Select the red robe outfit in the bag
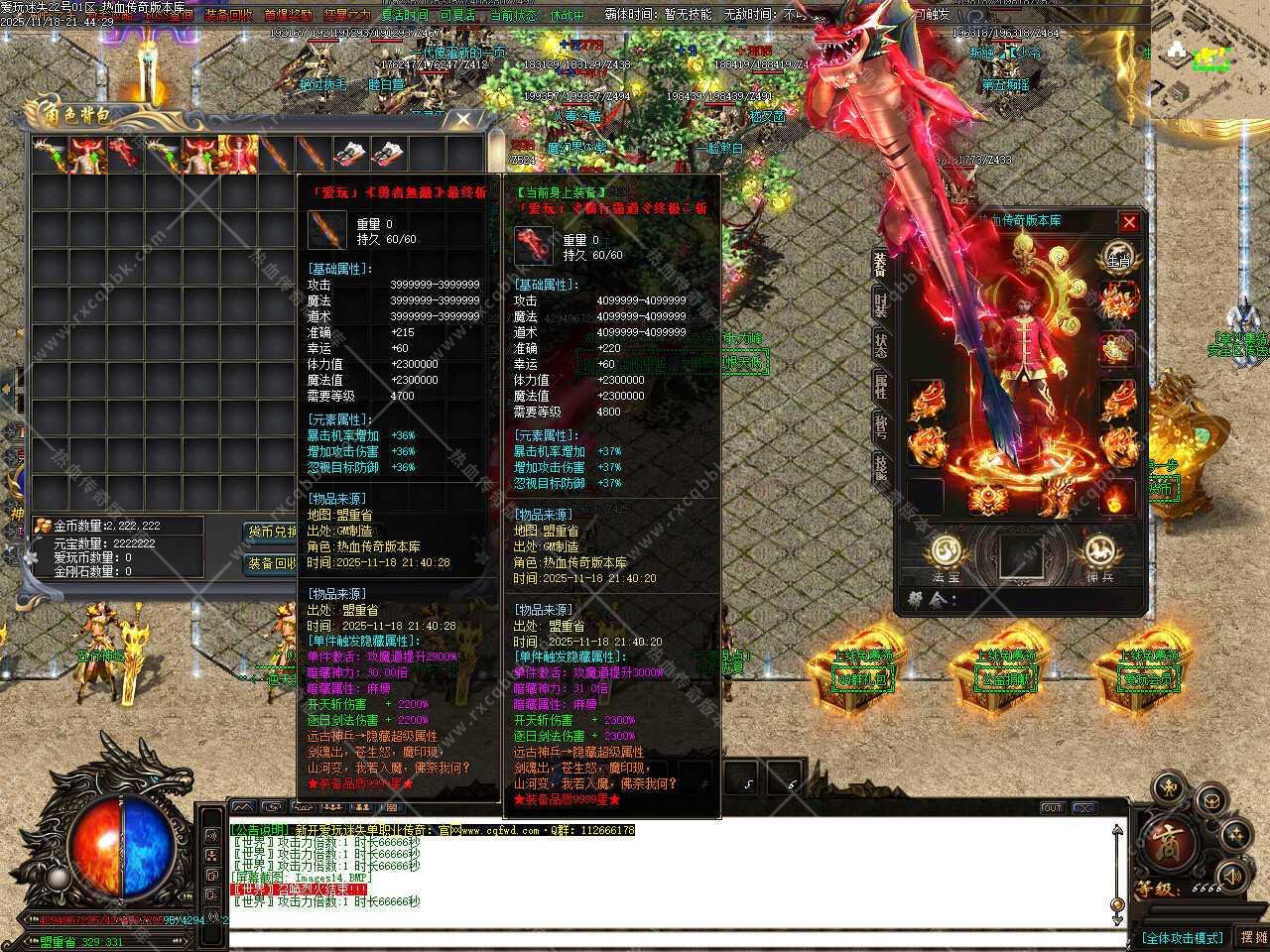The image size is (1270, 952). (x=238, y=154)
